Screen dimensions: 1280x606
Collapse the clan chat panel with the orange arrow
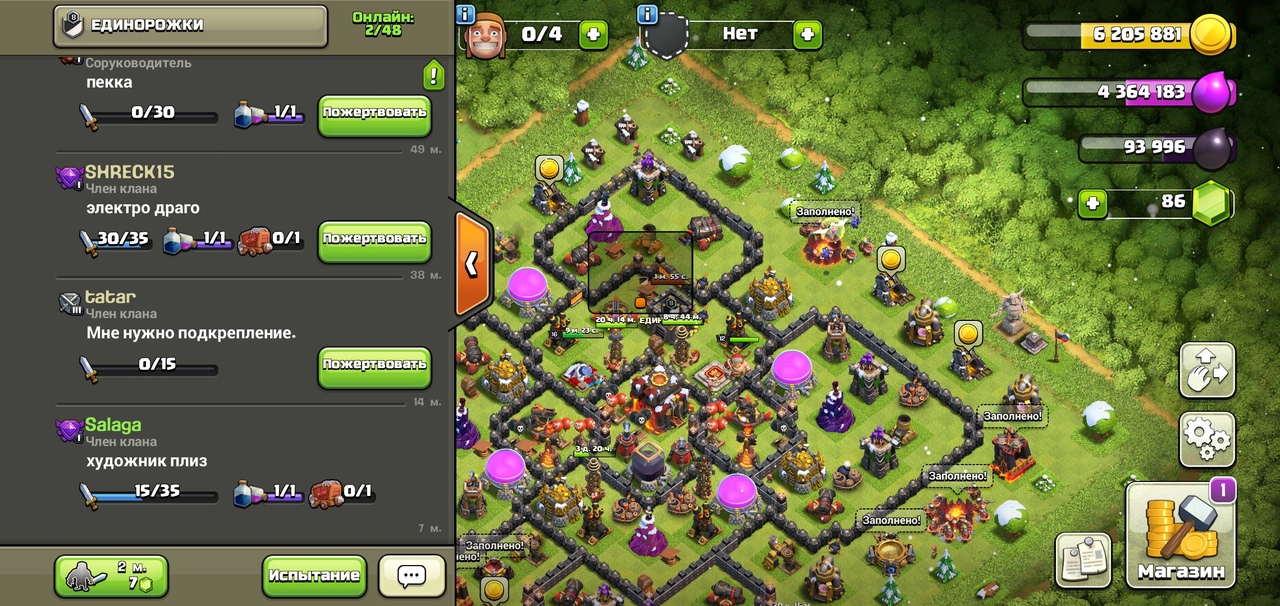[472, 263]
